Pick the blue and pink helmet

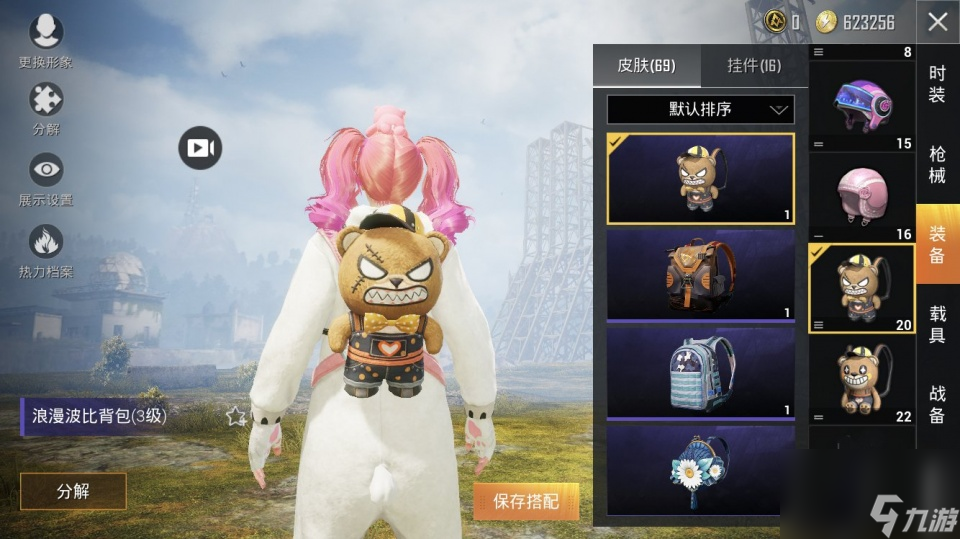(x=861, y=99)
